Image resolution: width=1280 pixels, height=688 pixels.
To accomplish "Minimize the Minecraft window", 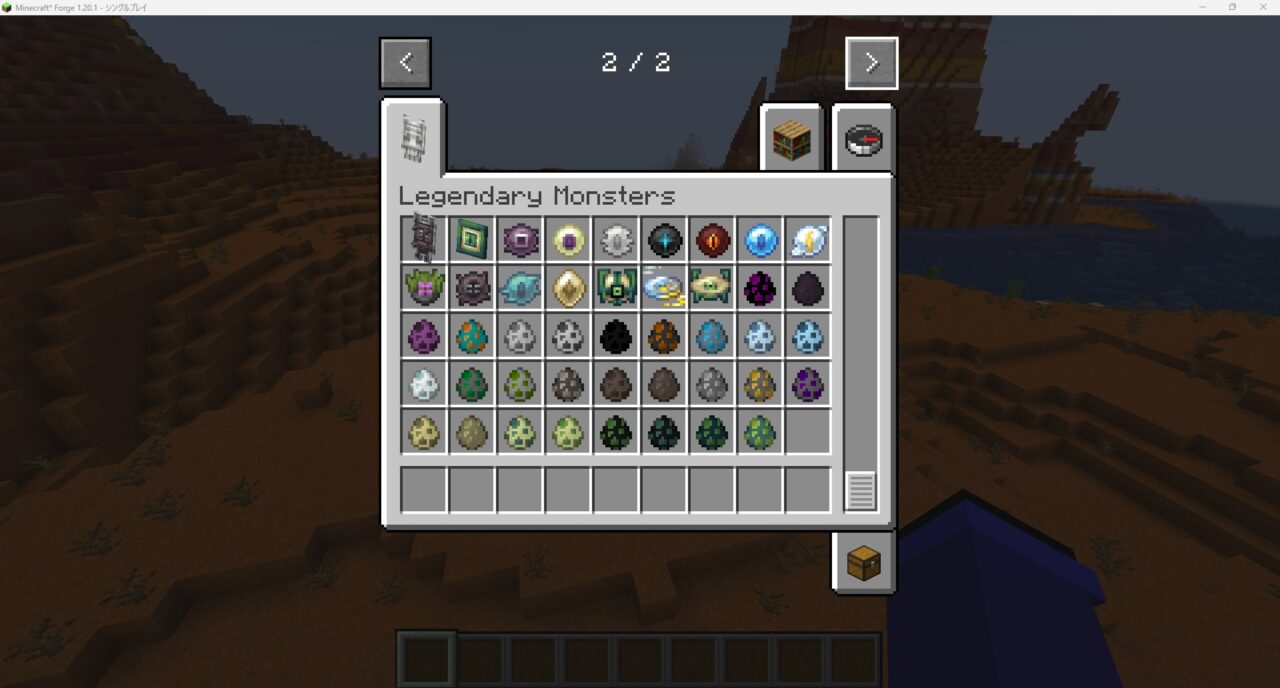I will click(1202, 7).
